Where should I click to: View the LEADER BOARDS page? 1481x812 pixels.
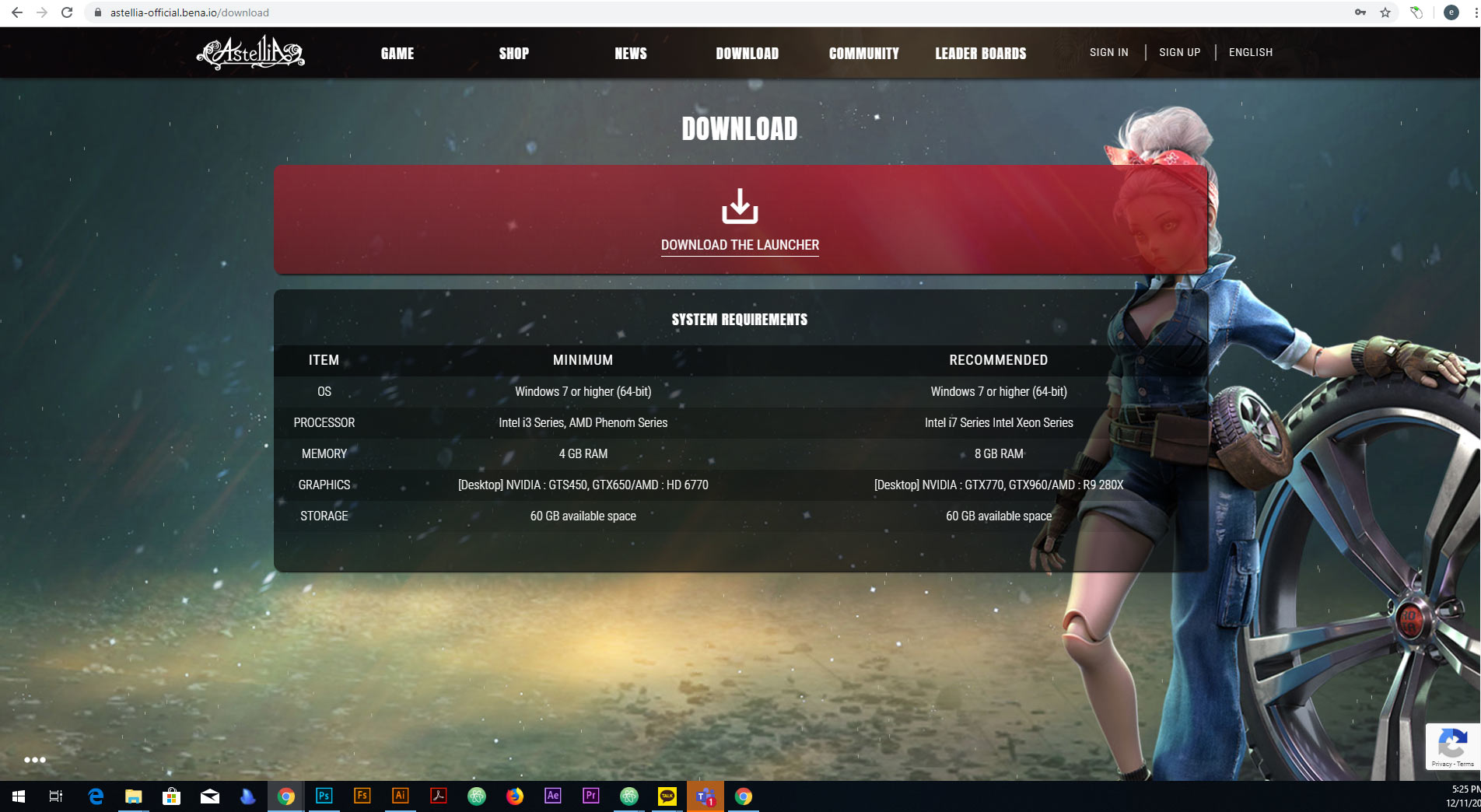click(980, 54)
